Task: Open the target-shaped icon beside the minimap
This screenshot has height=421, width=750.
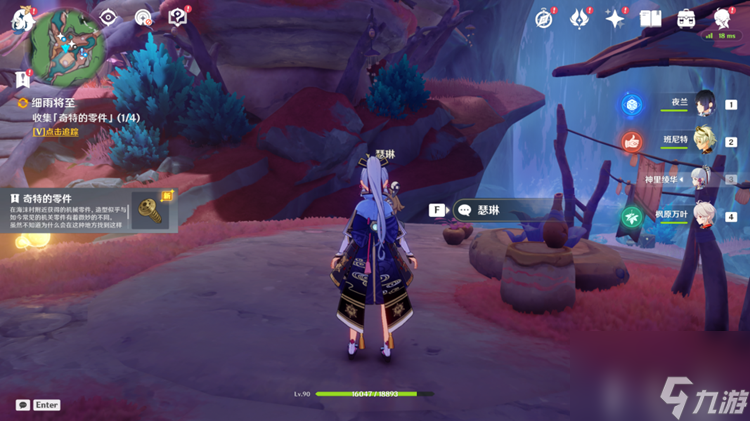Action: 143,17
